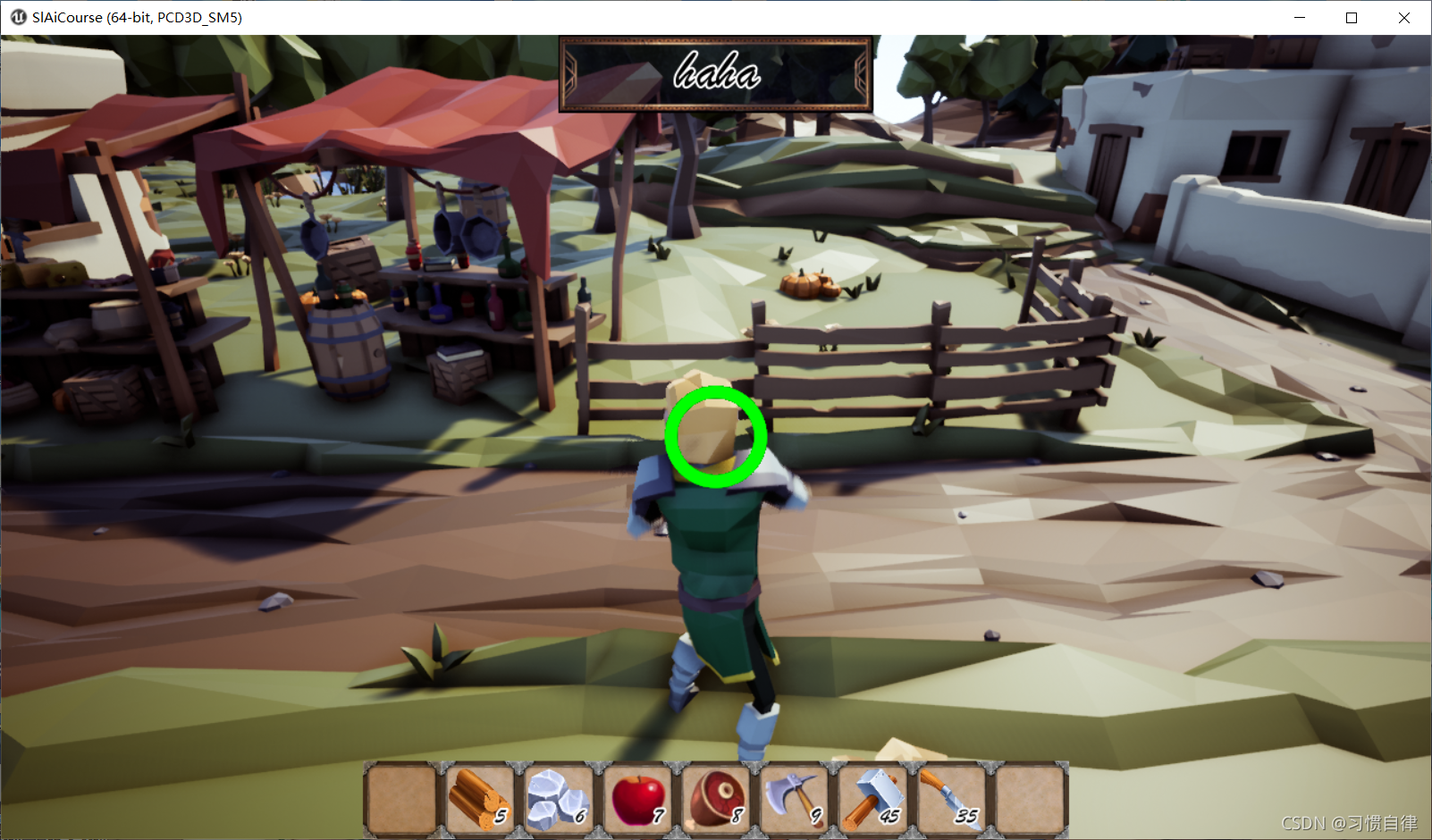Equip the axe from the hotbar
The image size is (1432, 840).
click(x=794, y=798)
